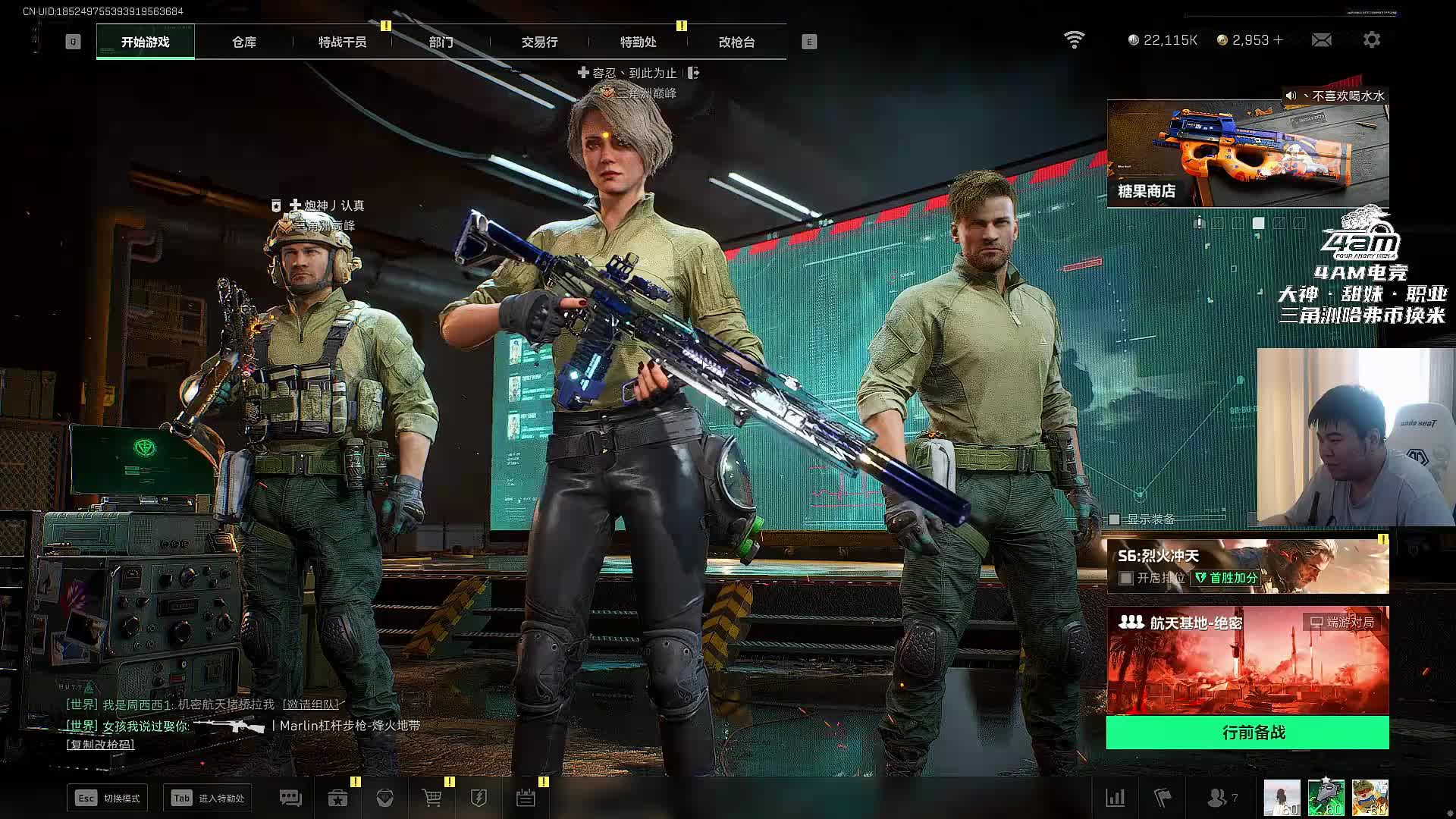
Task: Switch to the 仓库 tab
Action: [x=243, y=42]
